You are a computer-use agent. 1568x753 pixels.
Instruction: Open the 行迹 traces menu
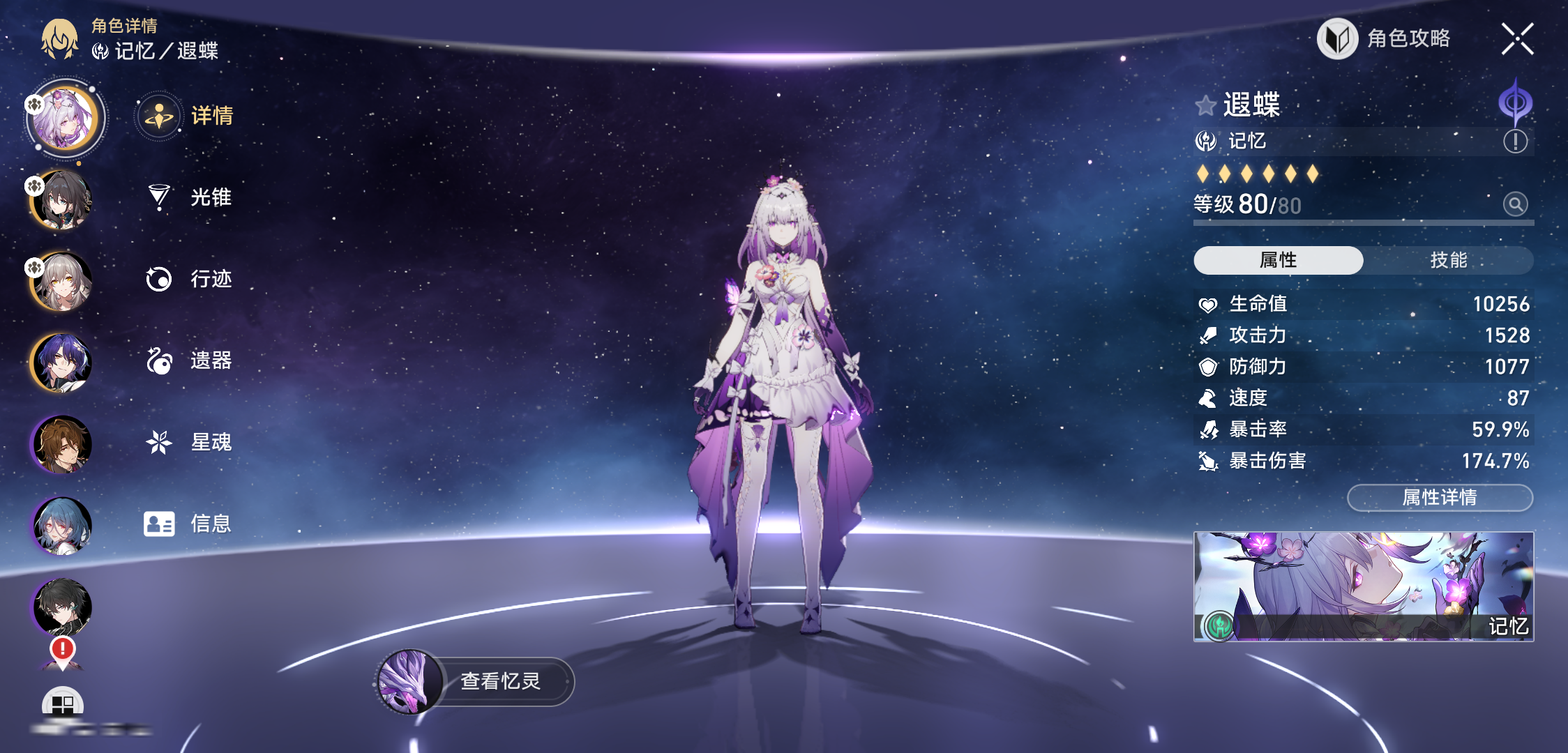coord(190,279)
